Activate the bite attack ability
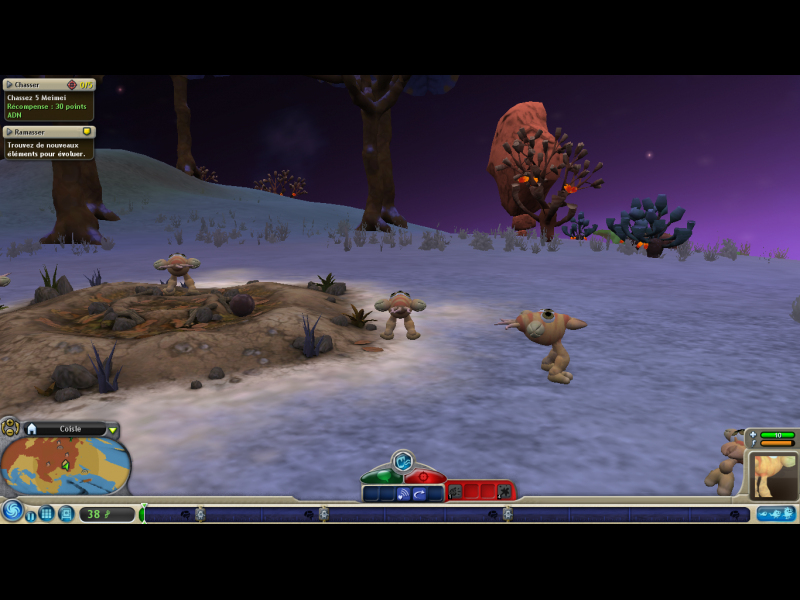Screen dimensions: 800x600 point(456,492)
